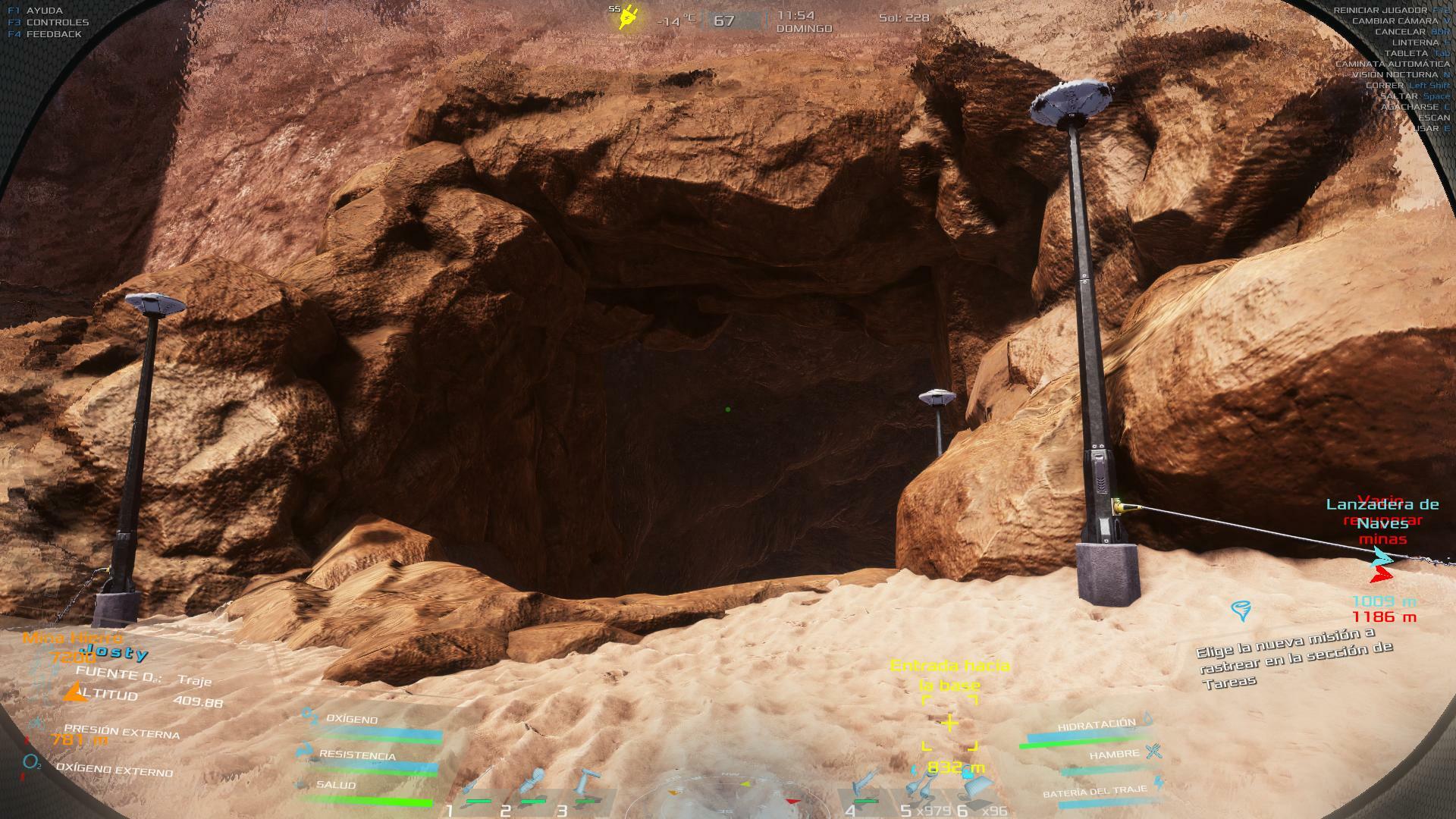1456x819 pixels.
Task: Select hotbar slot 5 with 979 items
Action: pos(921,789)
